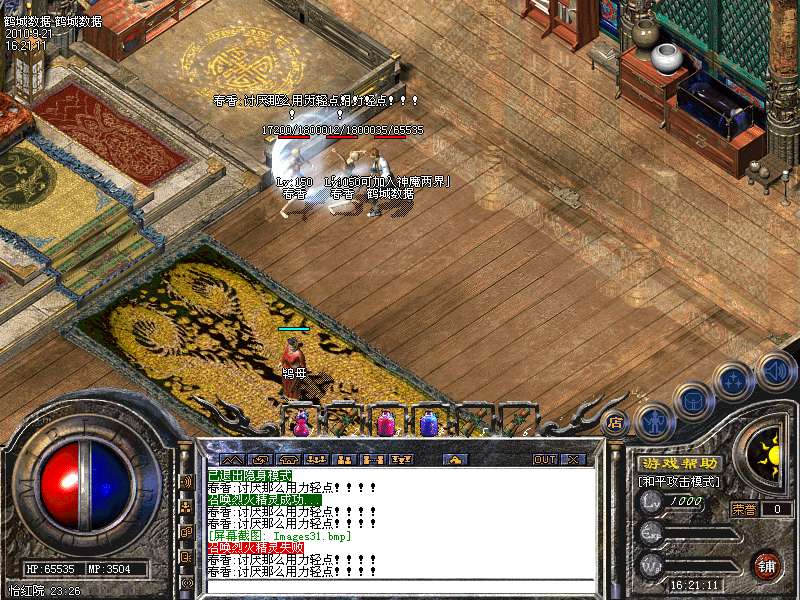Open the yellow triangle button on the toolbar
Image resolution: width=800 pixels, height=600 pixels.
[456, 460]
